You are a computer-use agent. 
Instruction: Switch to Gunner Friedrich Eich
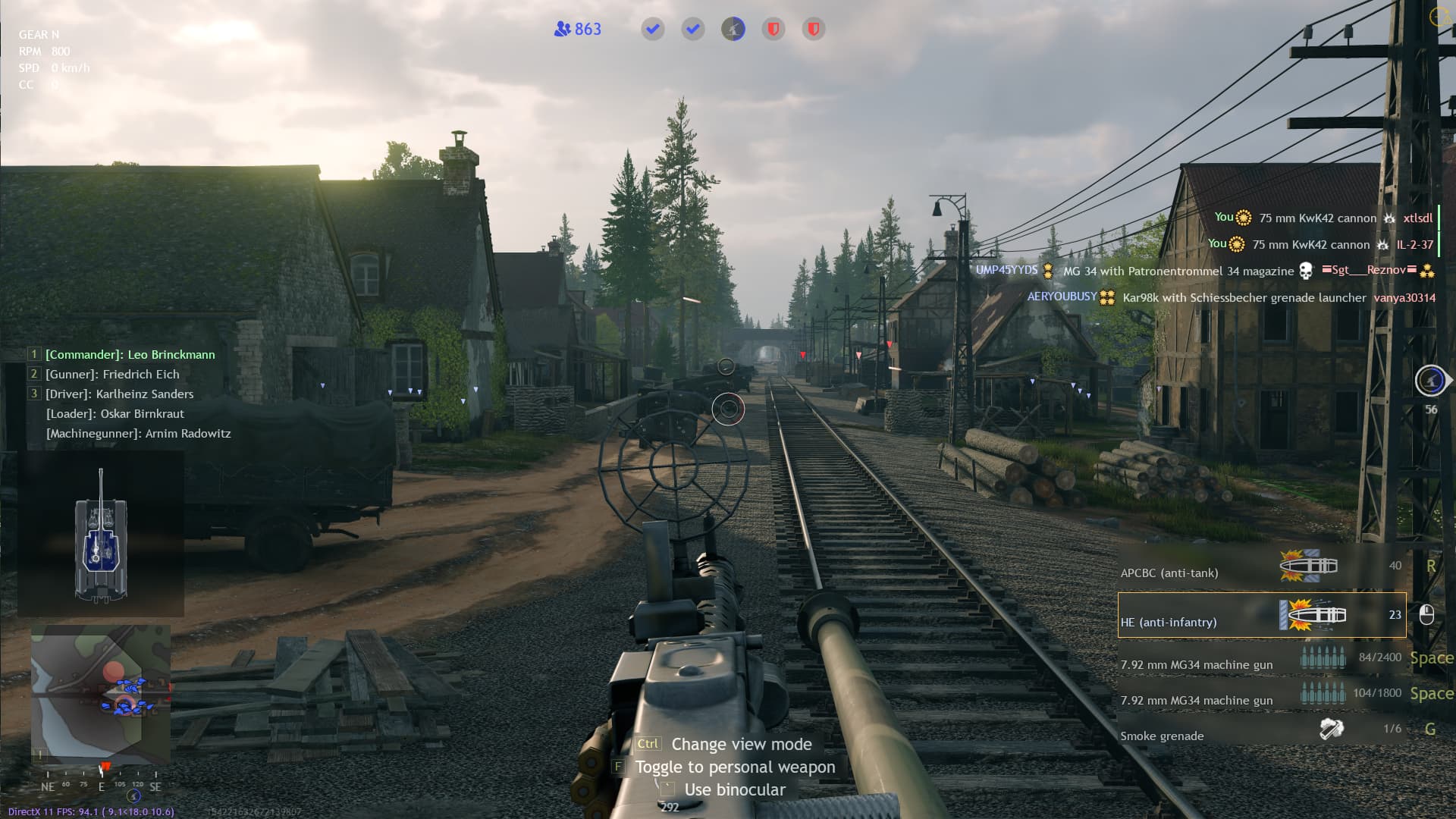click(x=112, y=375)
